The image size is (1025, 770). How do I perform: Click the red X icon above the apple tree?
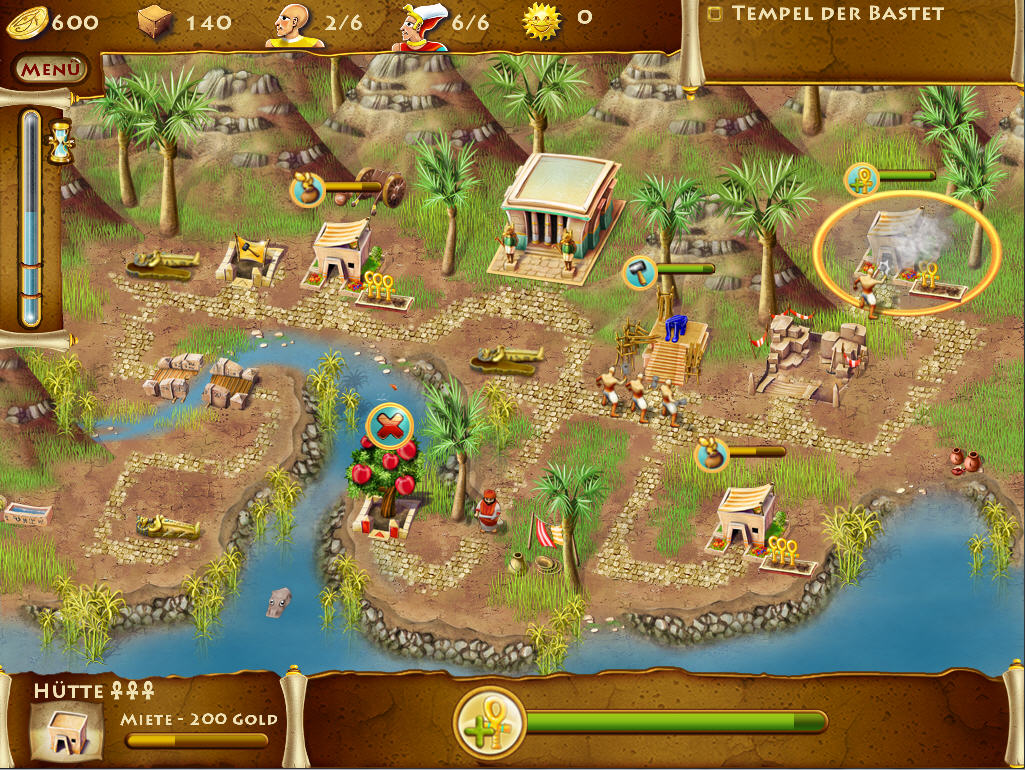(x=389, y=427)
